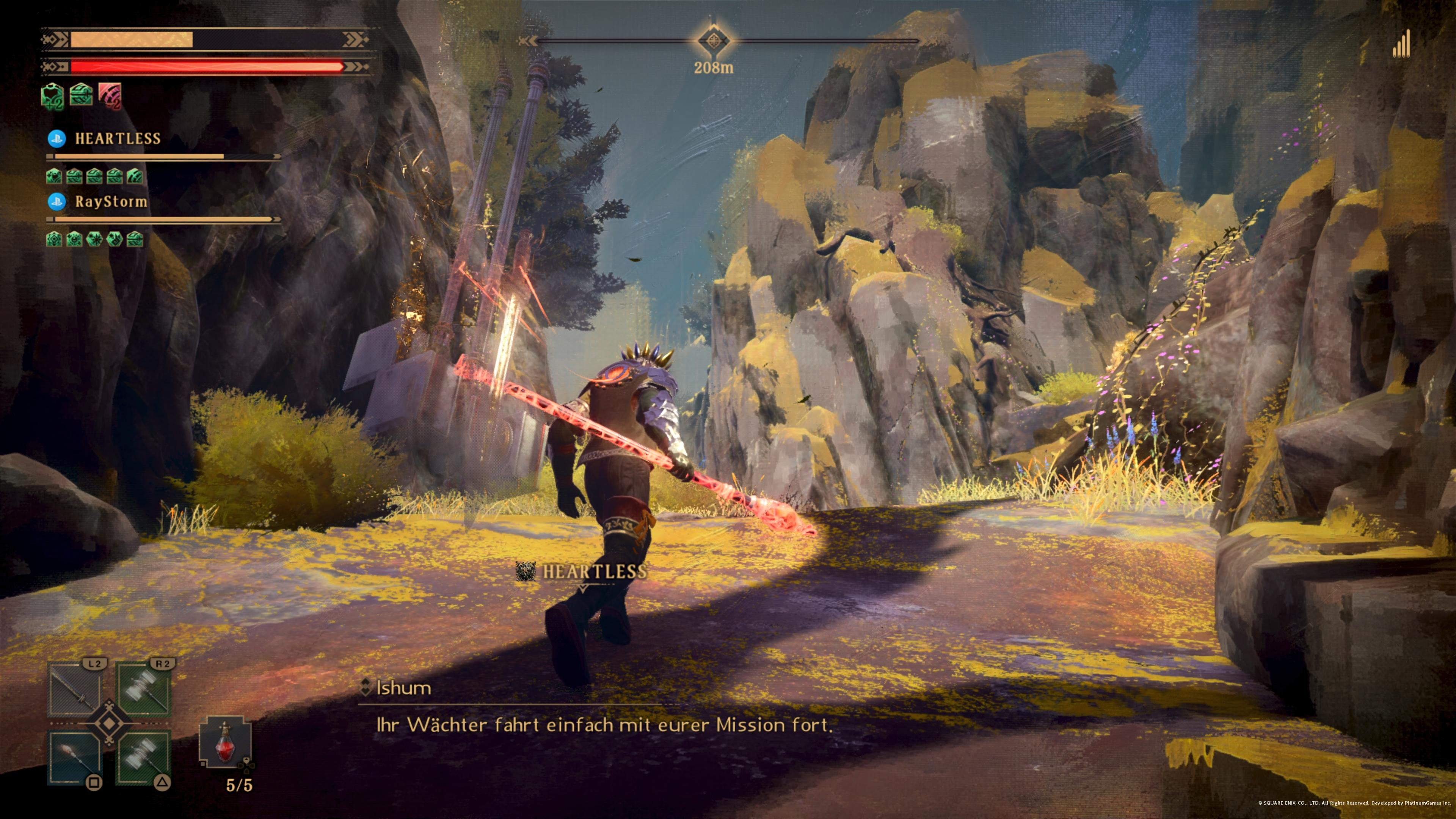Viewport: 1456px width, 819px height.
Task: Use the red healing potion item
Action: tap(225, 743)
